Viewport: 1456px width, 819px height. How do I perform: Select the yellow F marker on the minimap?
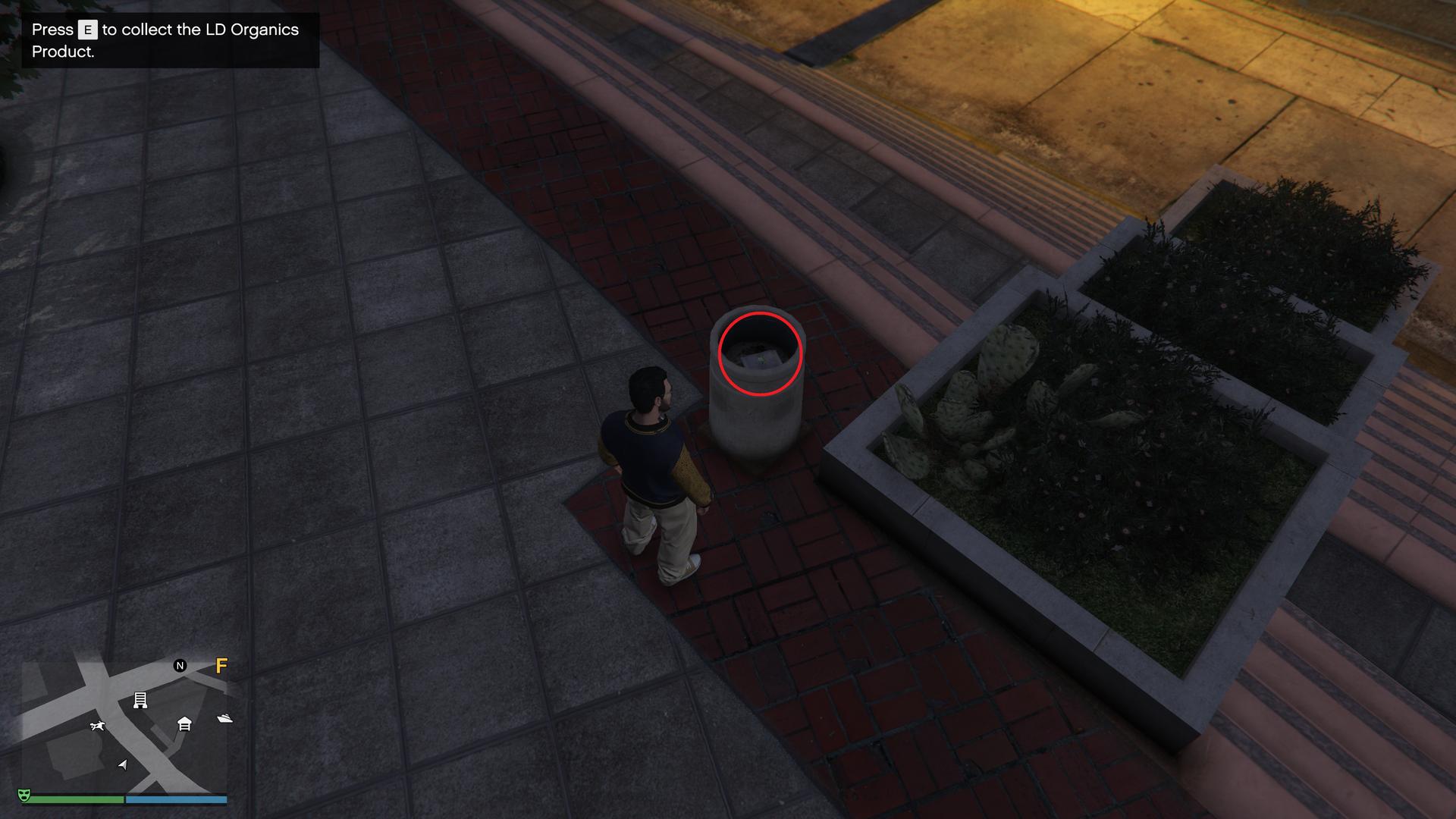(221, 666)
